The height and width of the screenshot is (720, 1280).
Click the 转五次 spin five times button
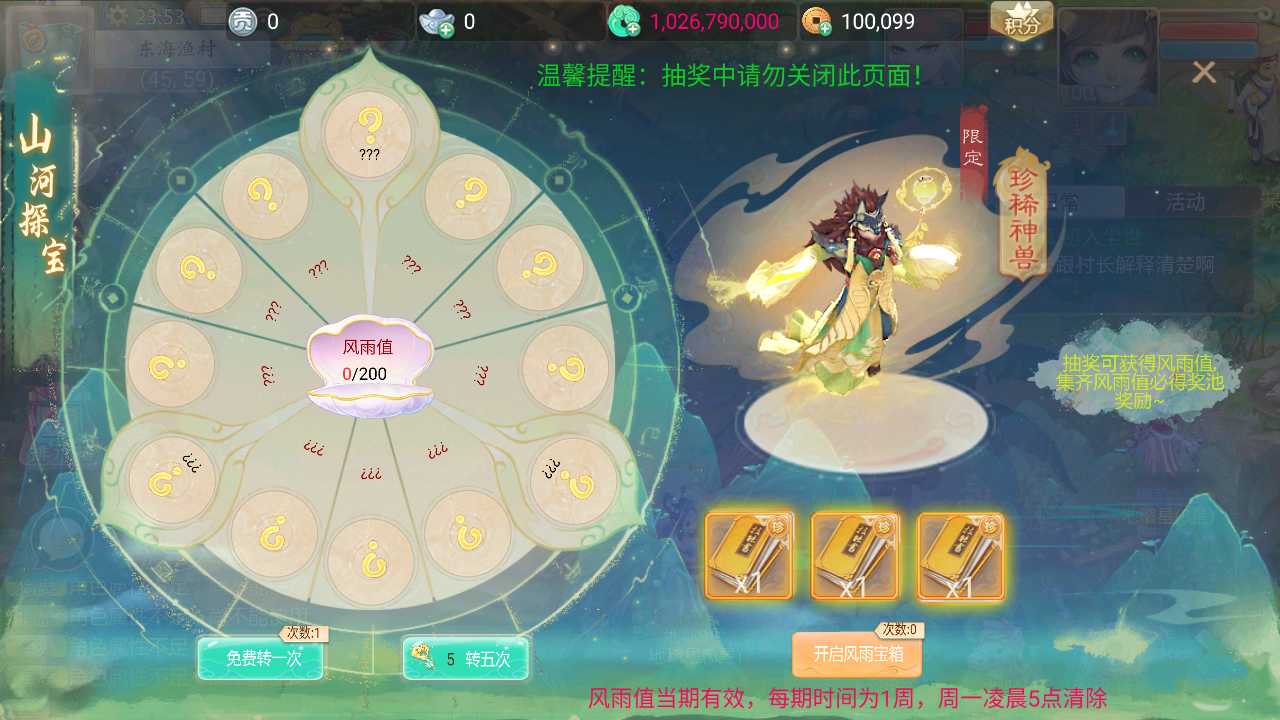466,660
